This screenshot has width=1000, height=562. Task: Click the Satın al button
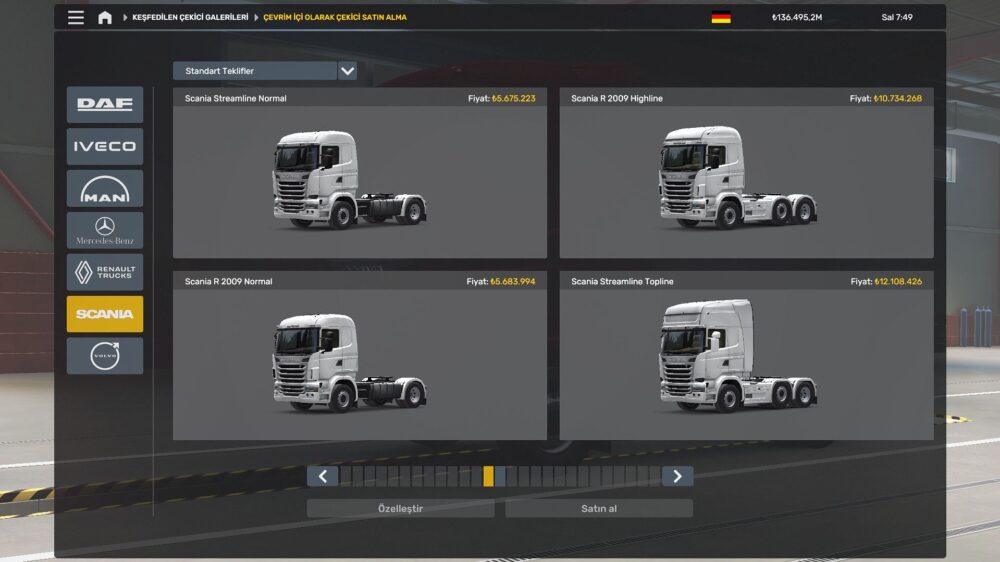(x=598, y=508)
